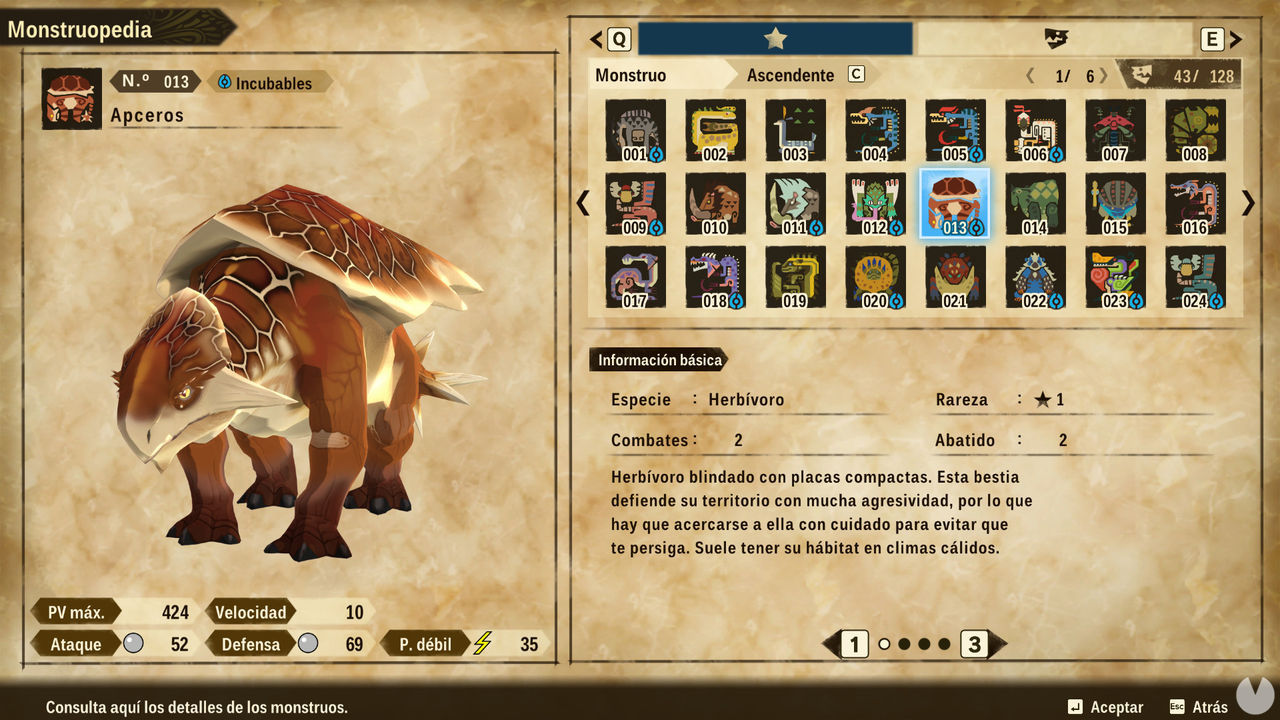Select monster 022 with the egg symbol
This screenshot has width=1280, height=720.
1035,276
